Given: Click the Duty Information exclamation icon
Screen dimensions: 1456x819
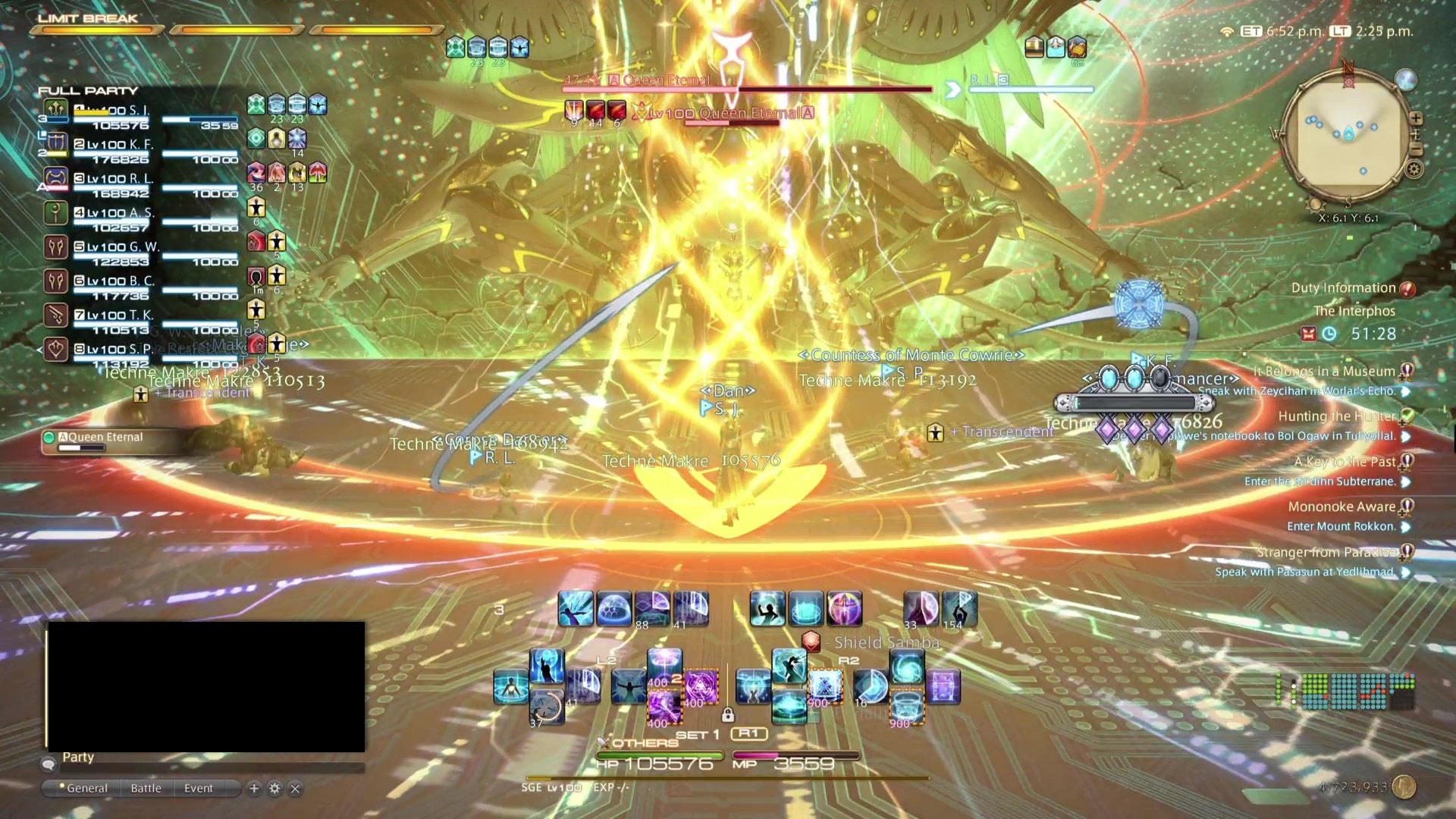Looking at the screenshot, I should point(1407,289).
